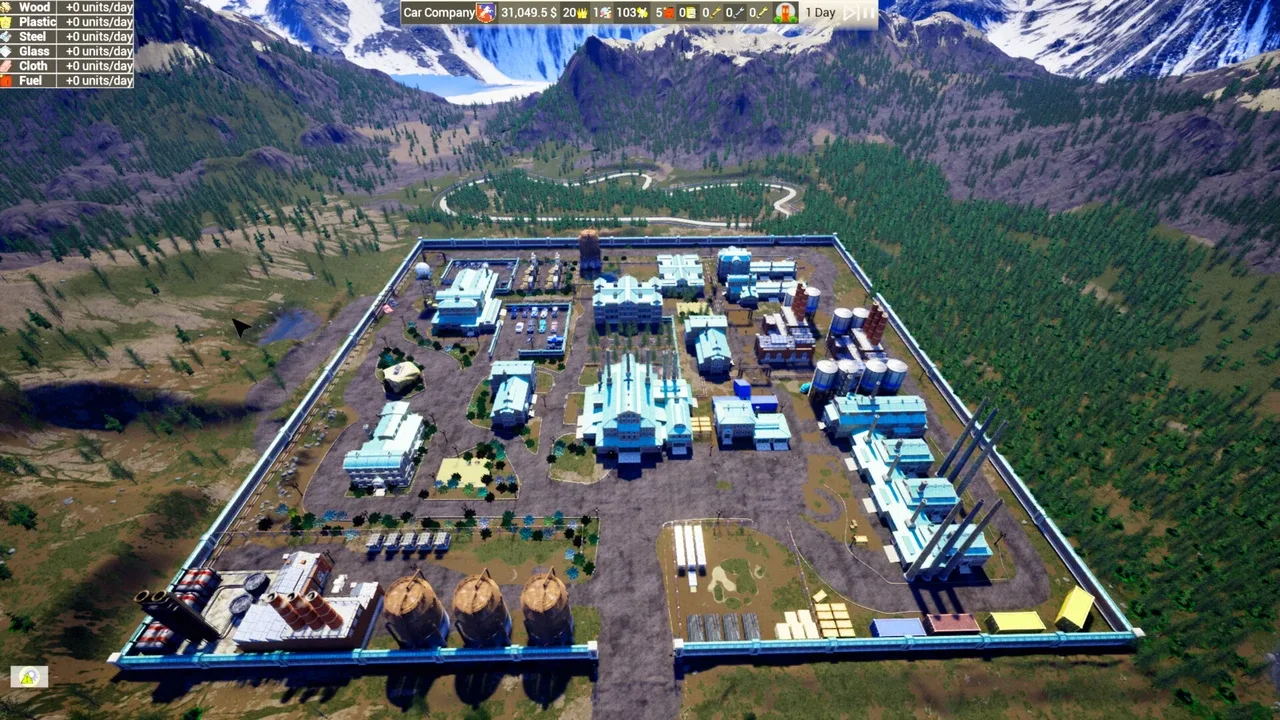
Task: Click the fire icon showing 5
Action: (667, 12)
